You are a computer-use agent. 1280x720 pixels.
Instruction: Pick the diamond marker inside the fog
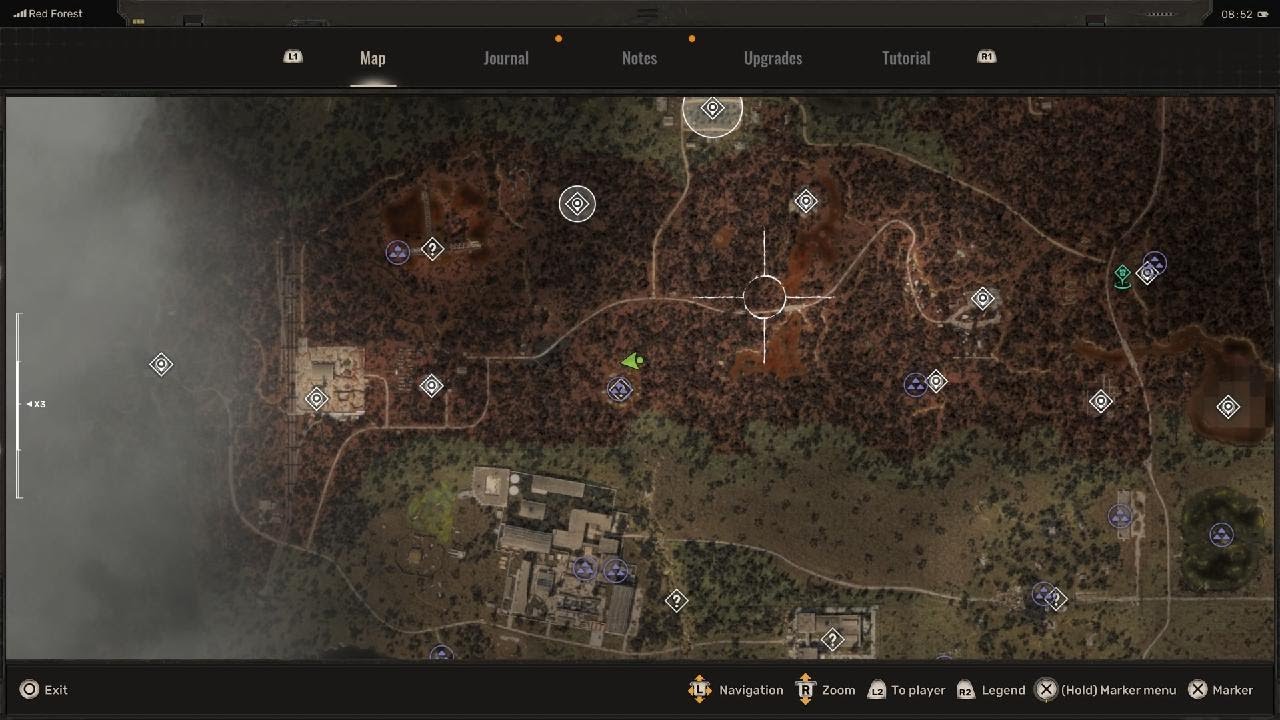click(161, 365)
